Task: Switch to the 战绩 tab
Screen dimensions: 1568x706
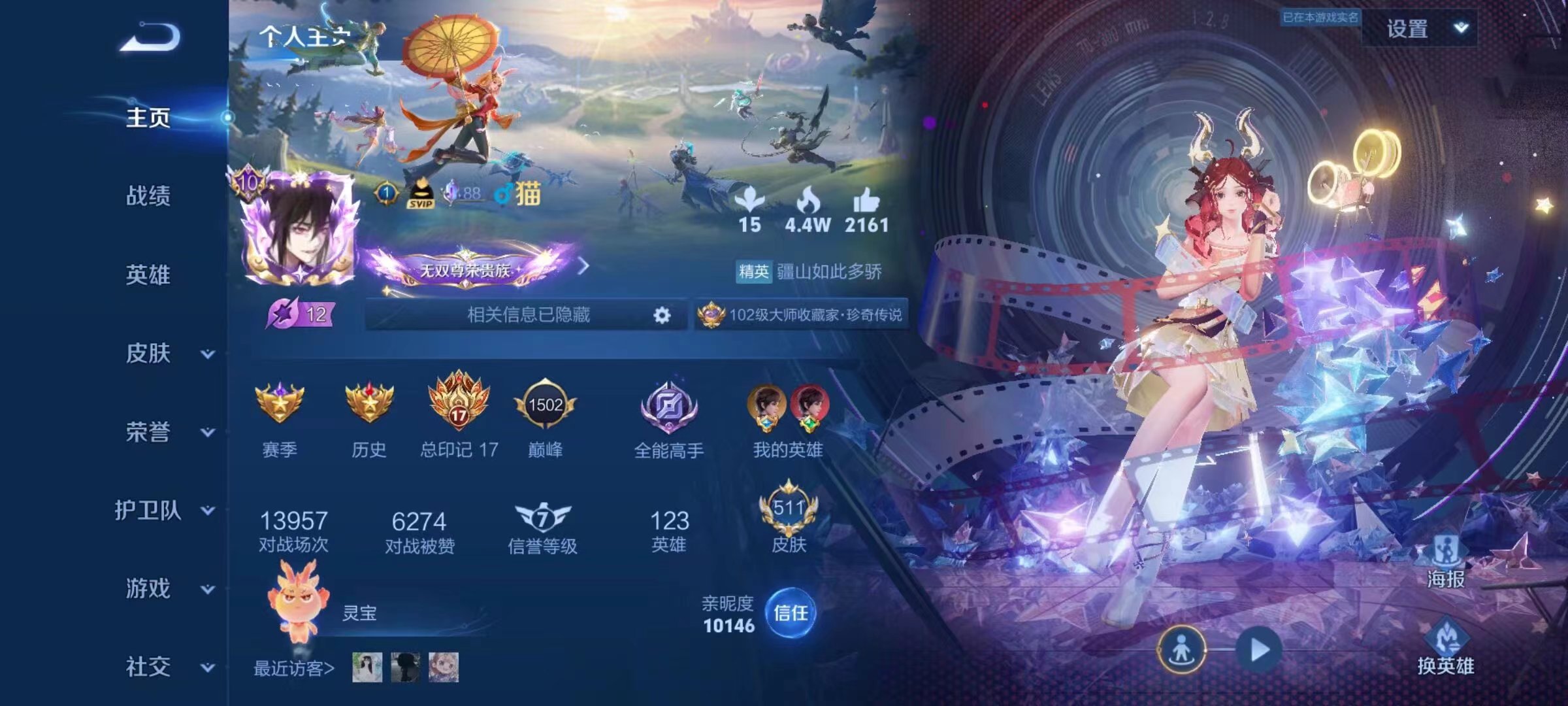Action: pos(147,196)
